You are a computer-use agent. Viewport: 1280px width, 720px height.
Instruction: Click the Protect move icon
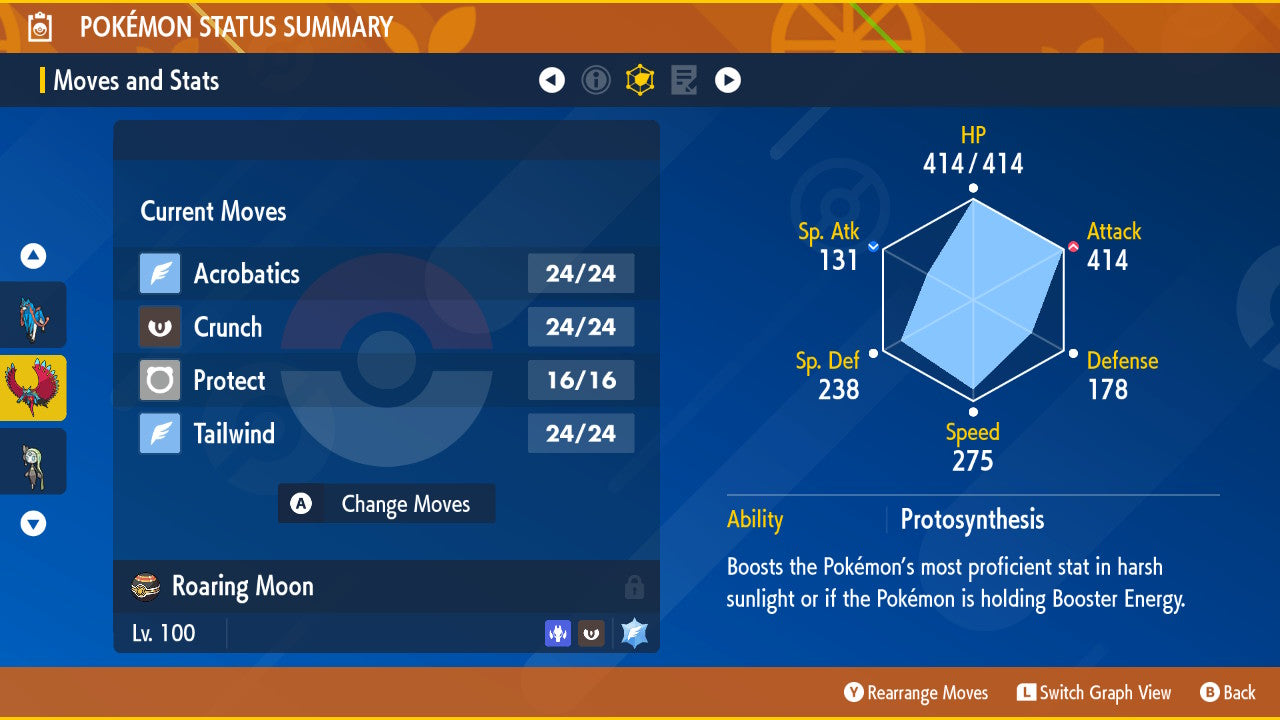158,380
